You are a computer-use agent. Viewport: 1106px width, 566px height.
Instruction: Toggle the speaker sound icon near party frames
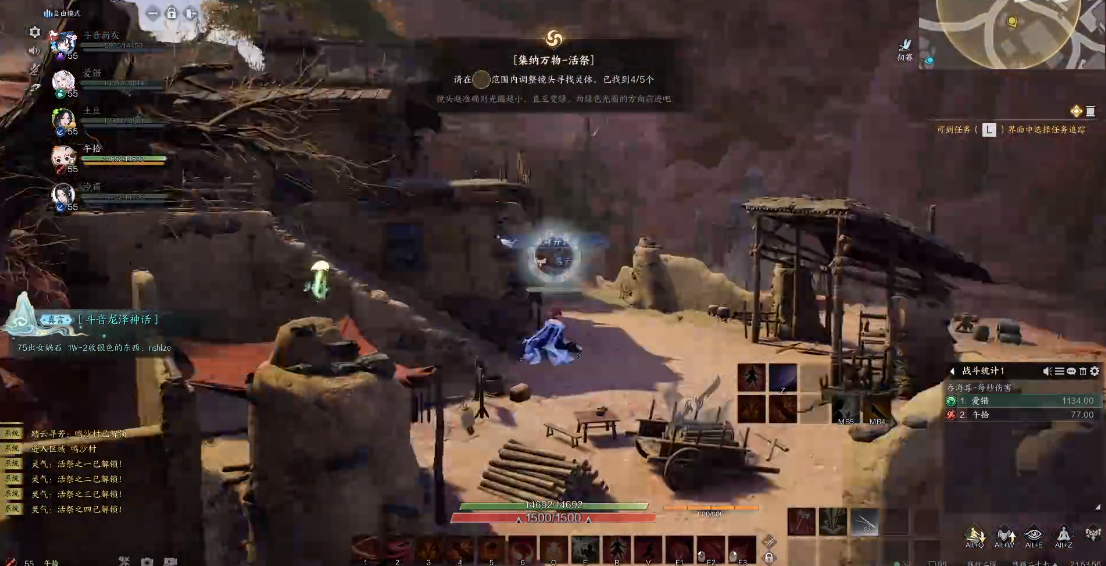tap(35, 50)
